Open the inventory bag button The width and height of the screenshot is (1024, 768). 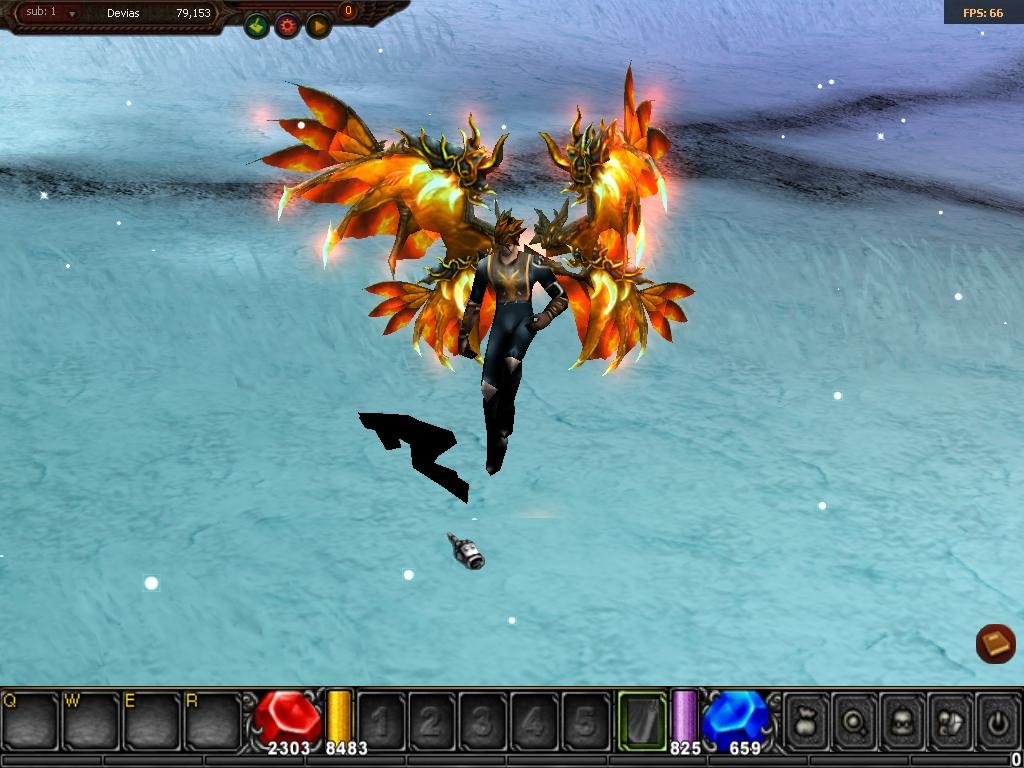click(806, 721)
